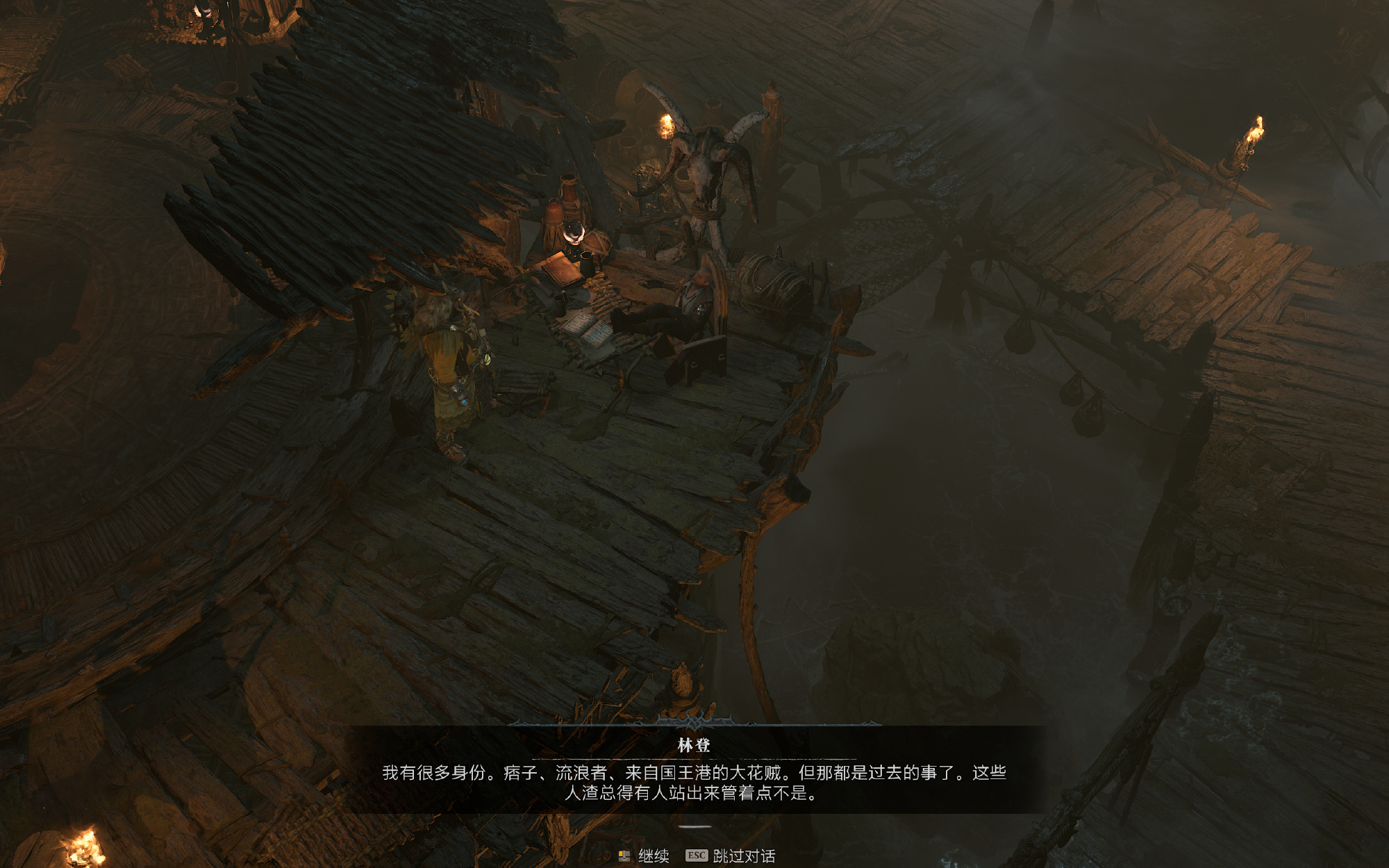
Task: Select the mug resting on the table
Action: [x=588, y=262]
